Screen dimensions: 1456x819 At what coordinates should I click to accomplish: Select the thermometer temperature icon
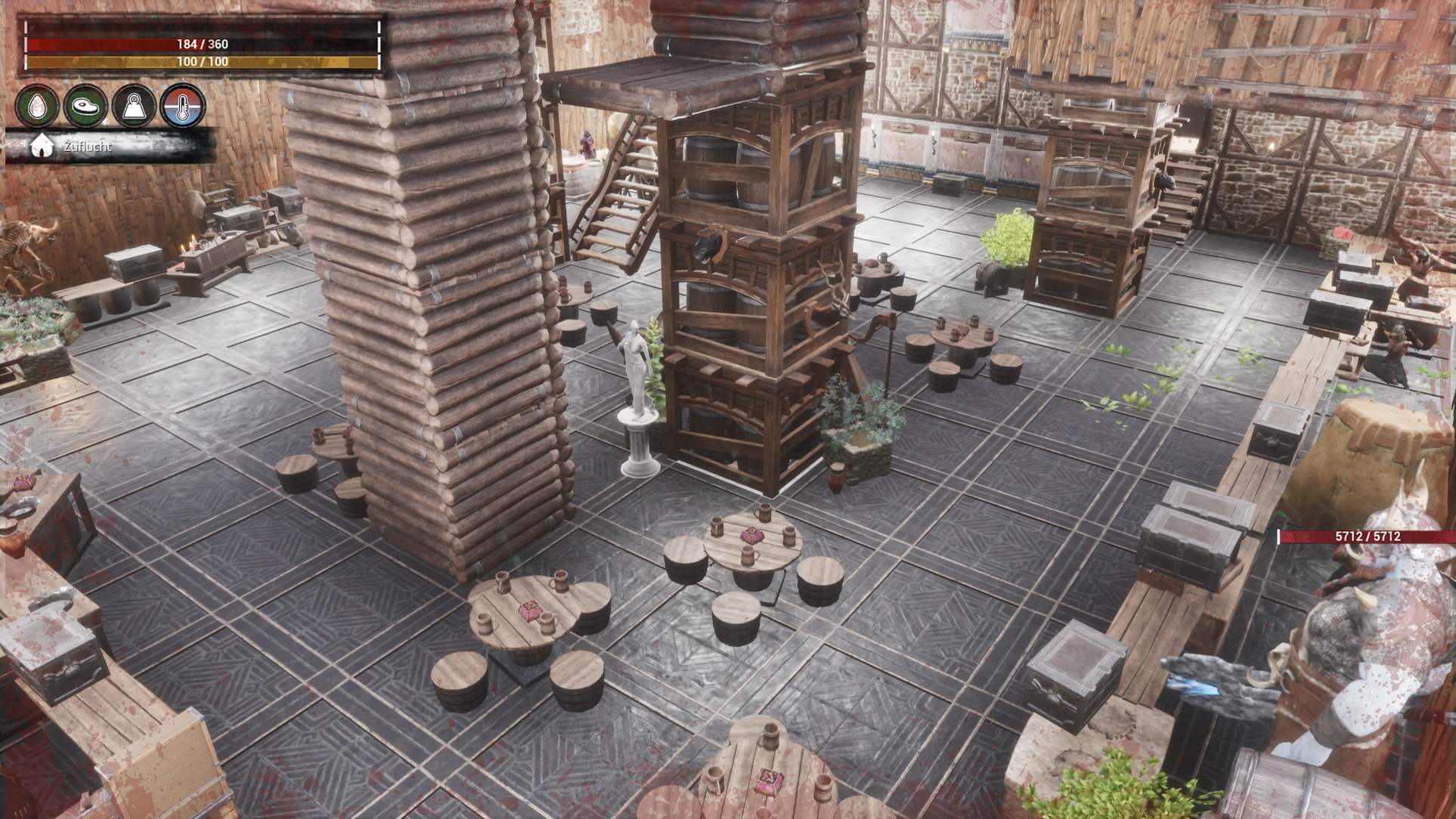tap(182, 107)
